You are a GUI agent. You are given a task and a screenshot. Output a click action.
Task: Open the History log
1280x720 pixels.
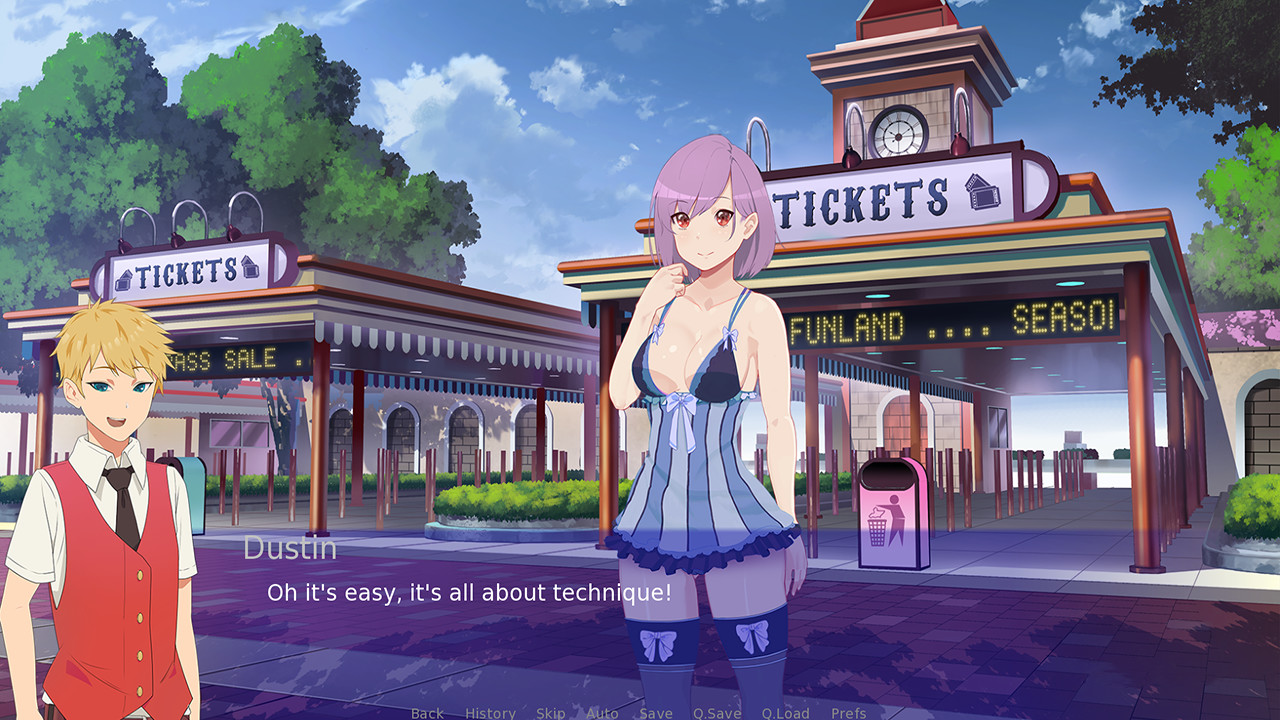pos(490,710)
